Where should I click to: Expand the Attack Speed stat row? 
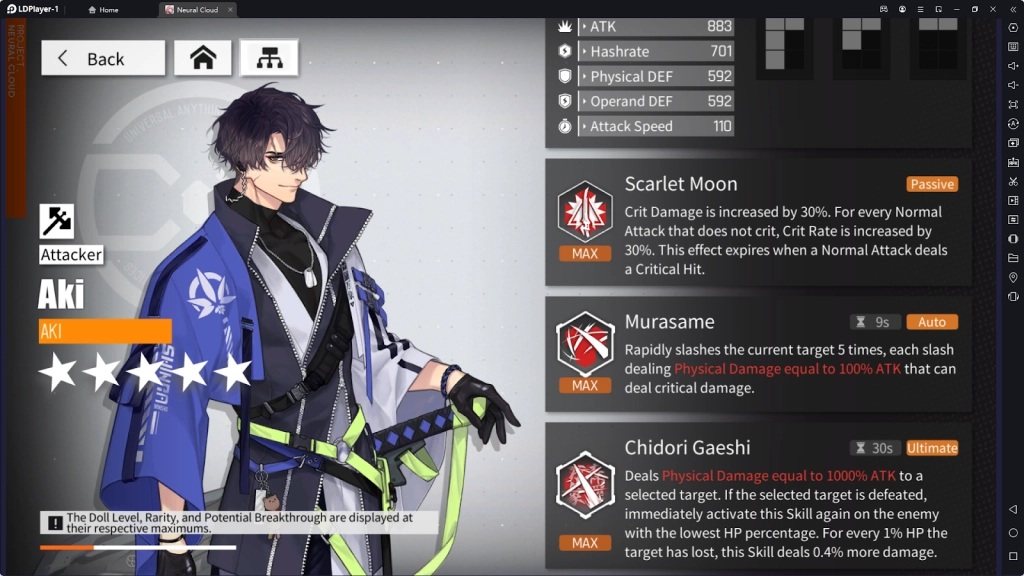(655, 126)
